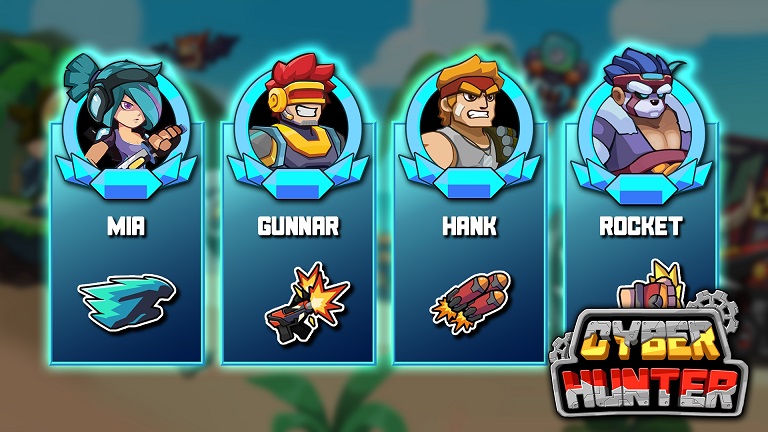Click Mia's teal dash ability icon
Image resolution: width=768 pixels, height=432 pixels.
pos(126,298)
